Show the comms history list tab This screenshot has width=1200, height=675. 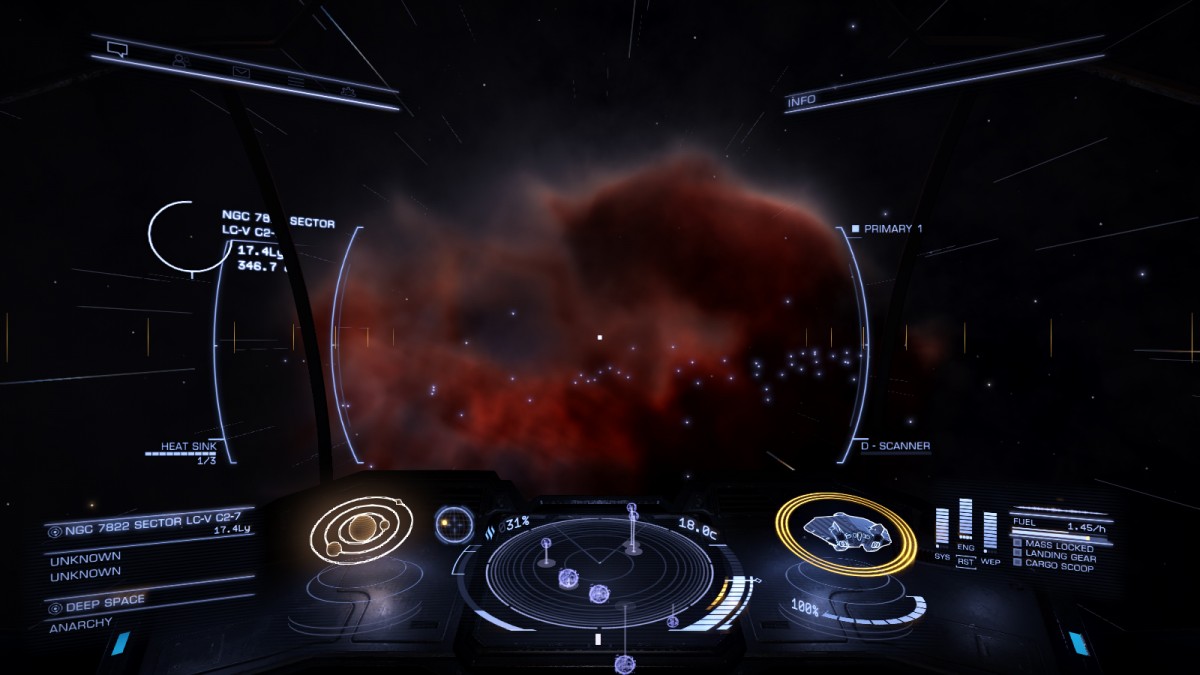[296, 80]
